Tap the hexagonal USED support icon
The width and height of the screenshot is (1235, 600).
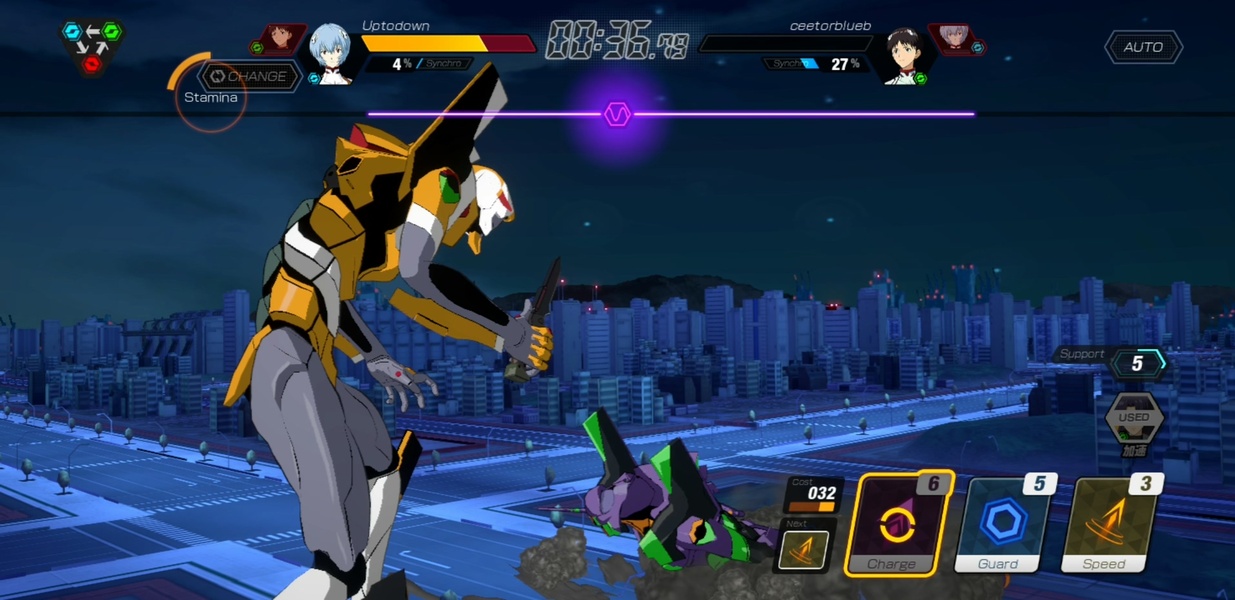(x=1134, y=417)
